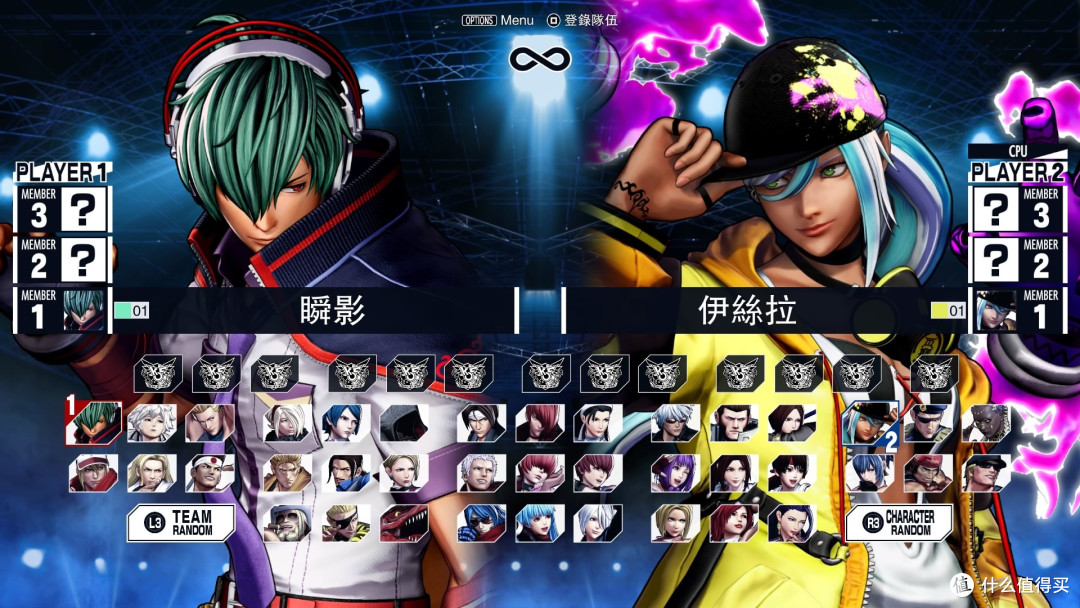Pick Maxima's dark-haired stern portrait
Viewport: 1080px width, 608px height.
(733, 423)
